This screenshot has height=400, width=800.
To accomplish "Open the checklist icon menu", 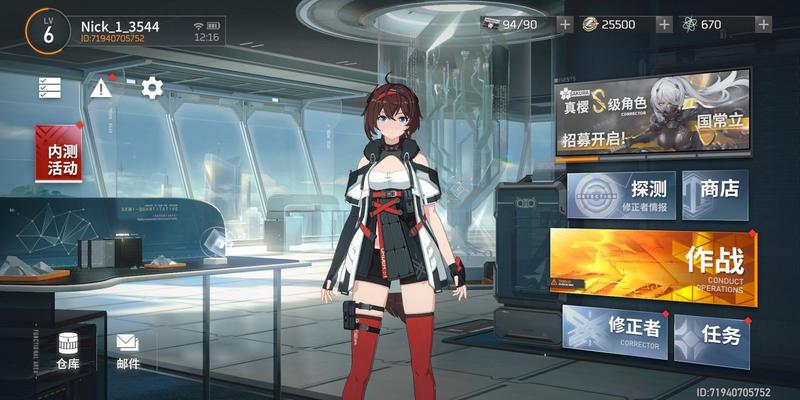I will 50,88.
